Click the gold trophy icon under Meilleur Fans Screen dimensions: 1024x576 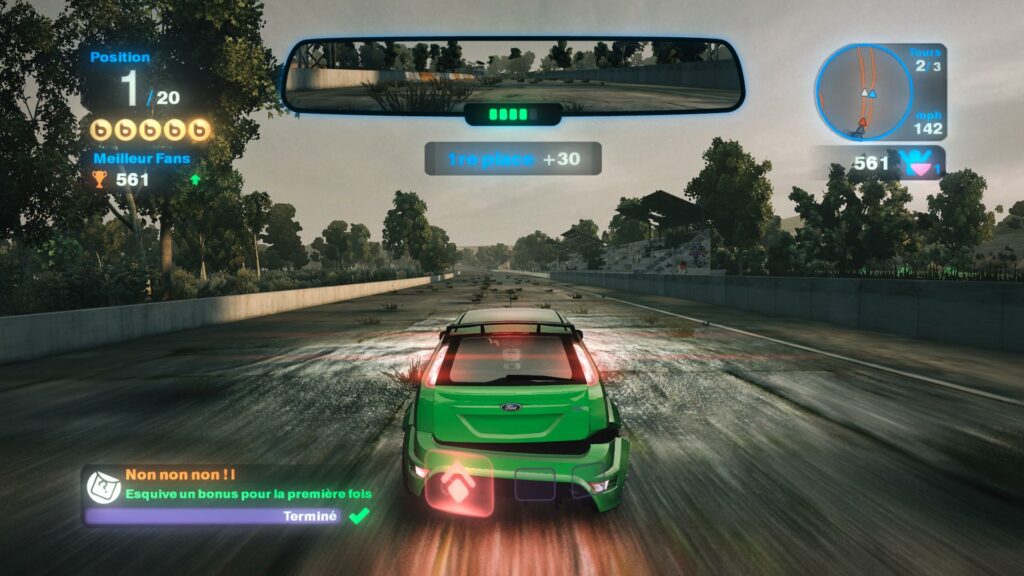pyautogui.click(x=99, y=180)
